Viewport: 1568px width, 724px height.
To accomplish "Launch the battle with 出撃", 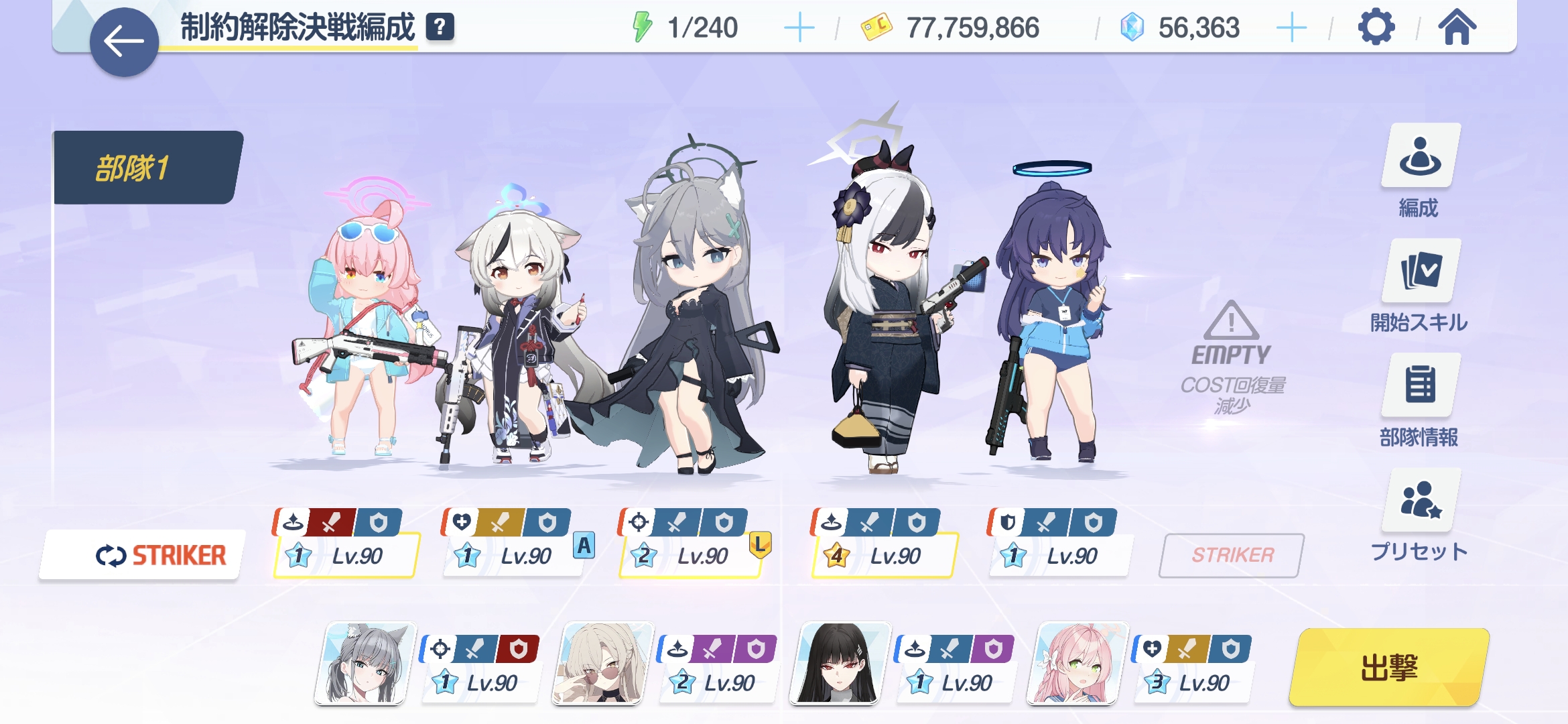I will (x=1388, y=668).
